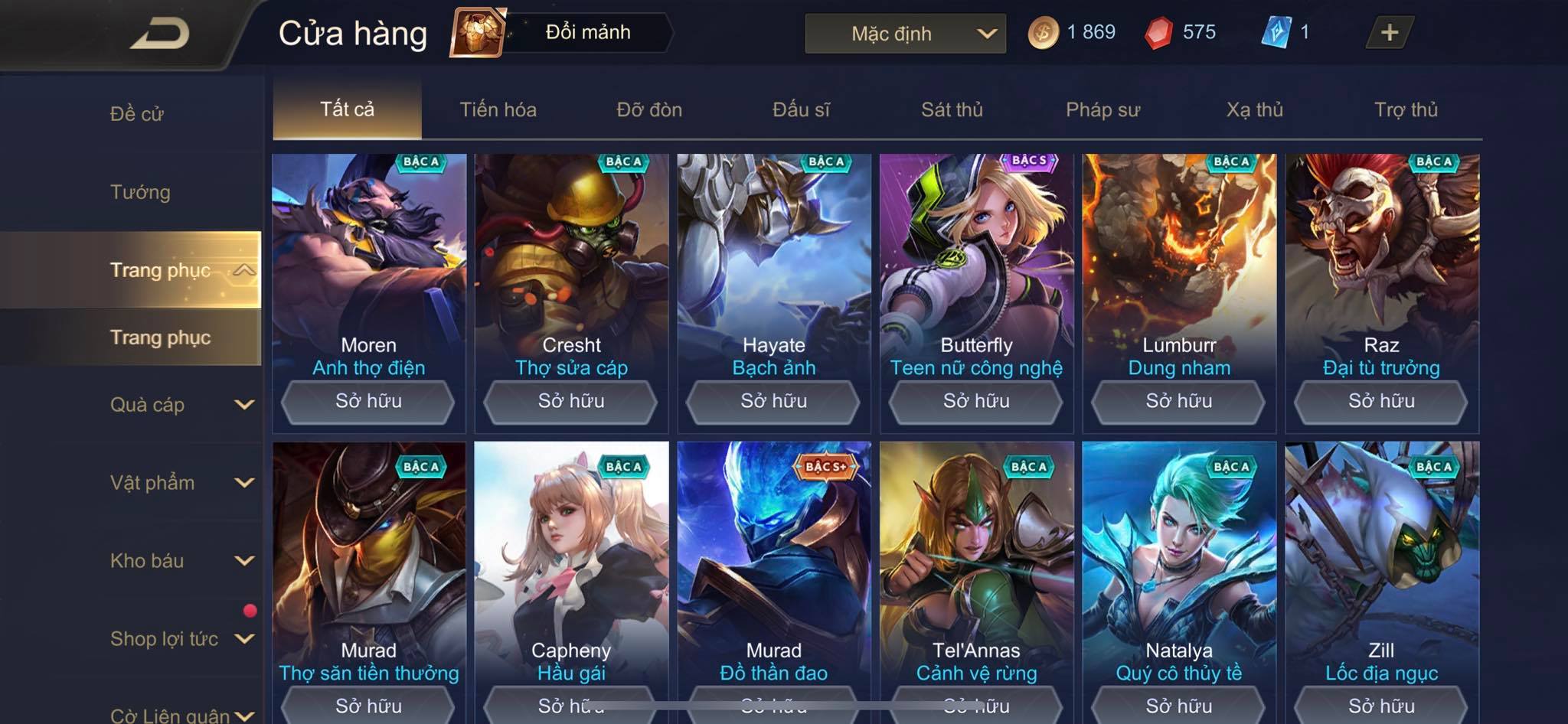Expand the Vật phẩm category
1568x724 pixels.
coord(181,483)
